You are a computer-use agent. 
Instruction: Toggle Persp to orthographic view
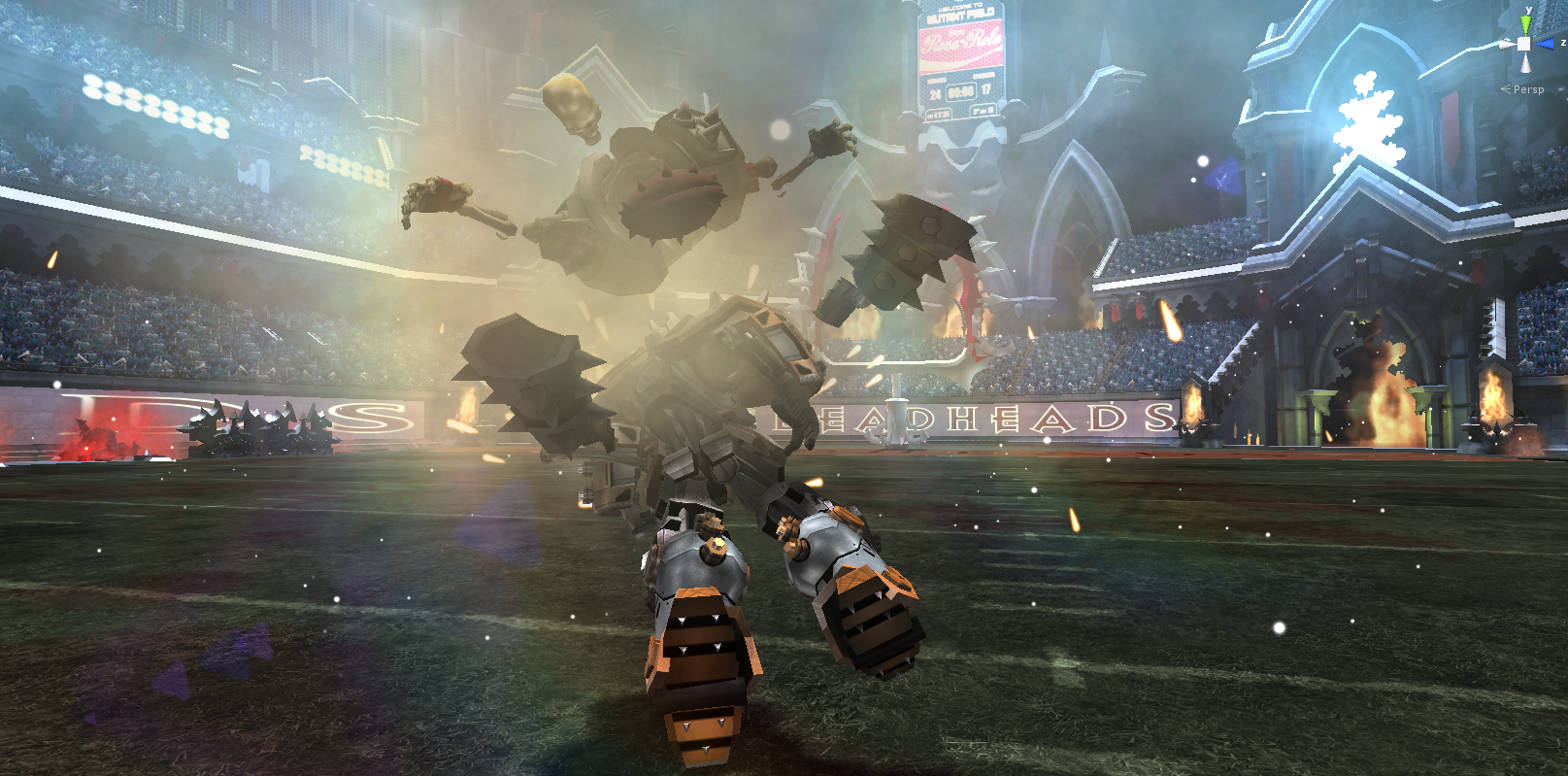(1529, 88)
